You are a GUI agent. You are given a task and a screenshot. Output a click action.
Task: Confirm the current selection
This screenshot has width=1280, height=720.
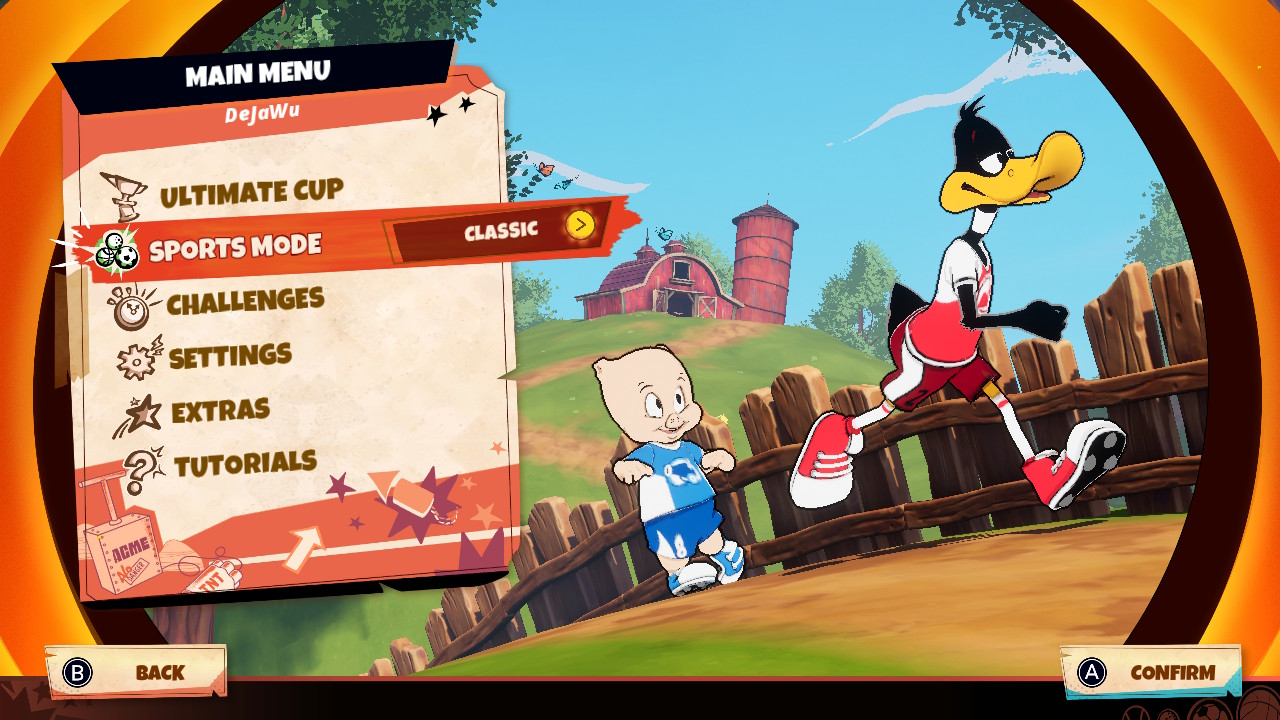[1150, 673]
